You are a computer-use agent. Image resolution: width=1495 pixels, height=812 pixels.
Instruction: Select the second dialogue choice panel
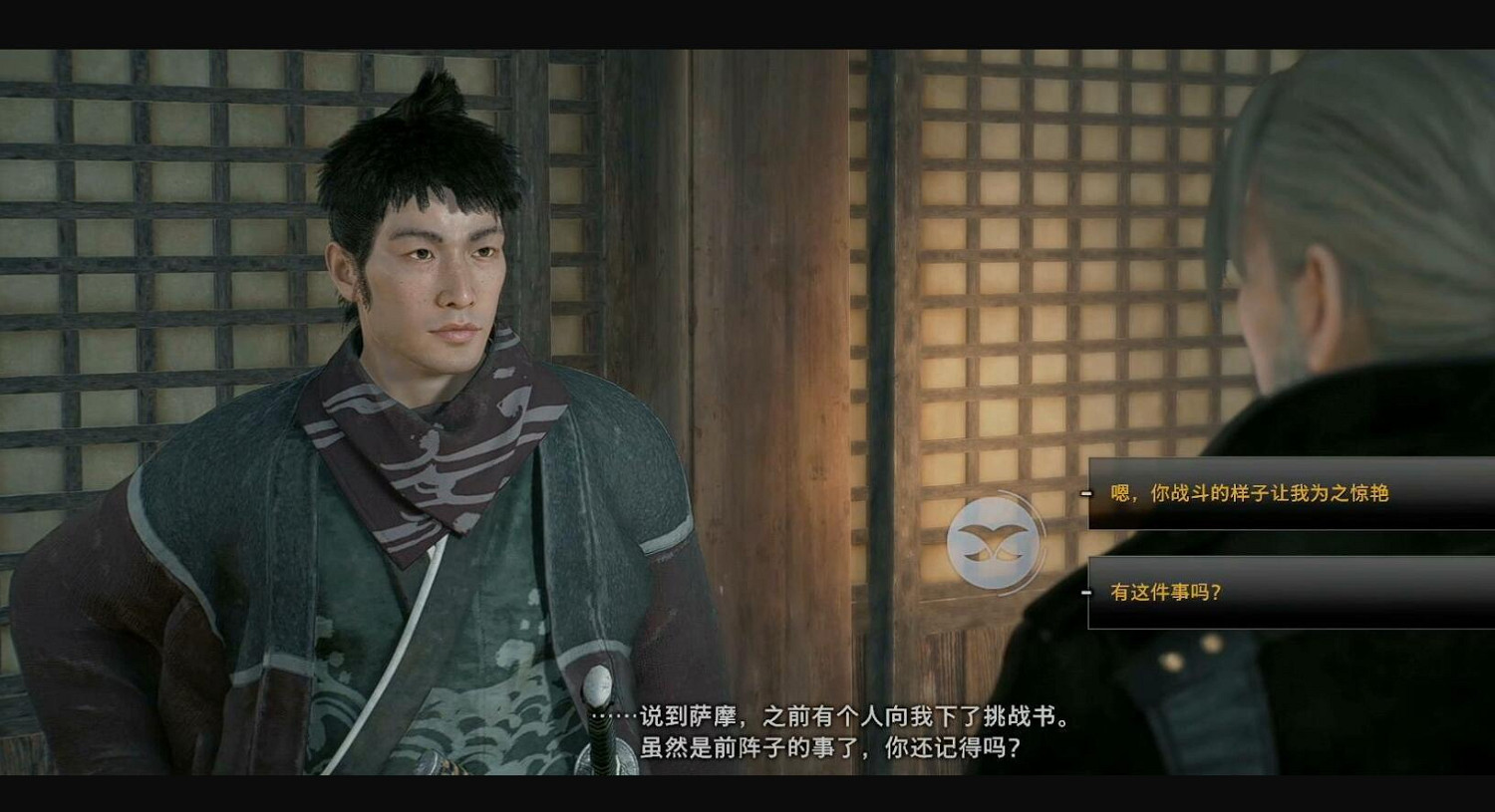1286,590
